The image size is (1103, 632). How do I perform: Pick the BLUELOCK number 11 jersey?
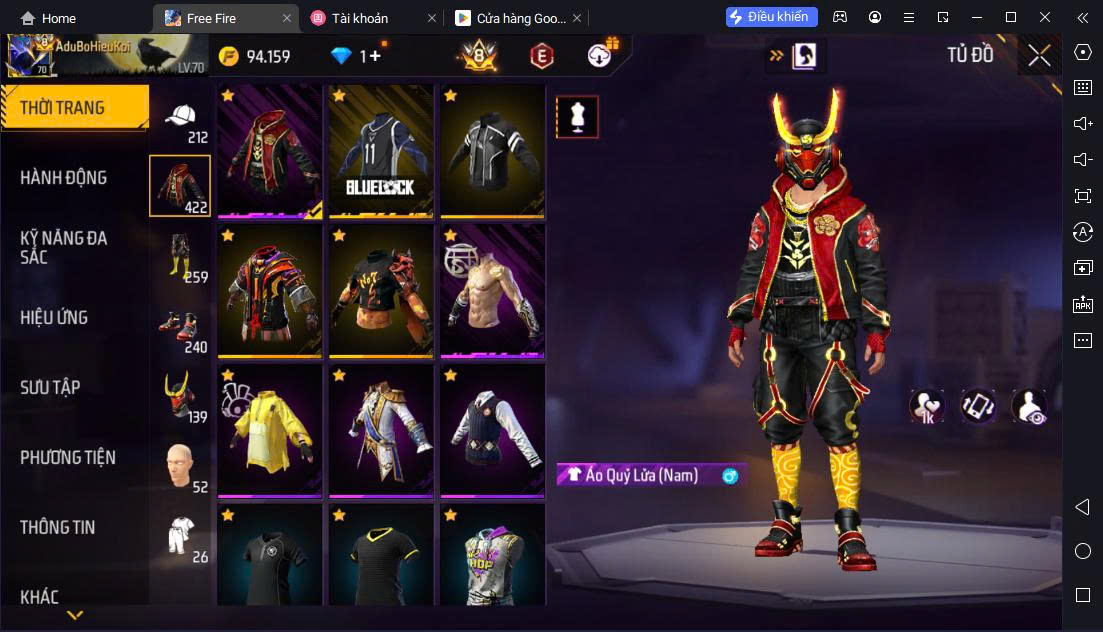click(380, 151)
